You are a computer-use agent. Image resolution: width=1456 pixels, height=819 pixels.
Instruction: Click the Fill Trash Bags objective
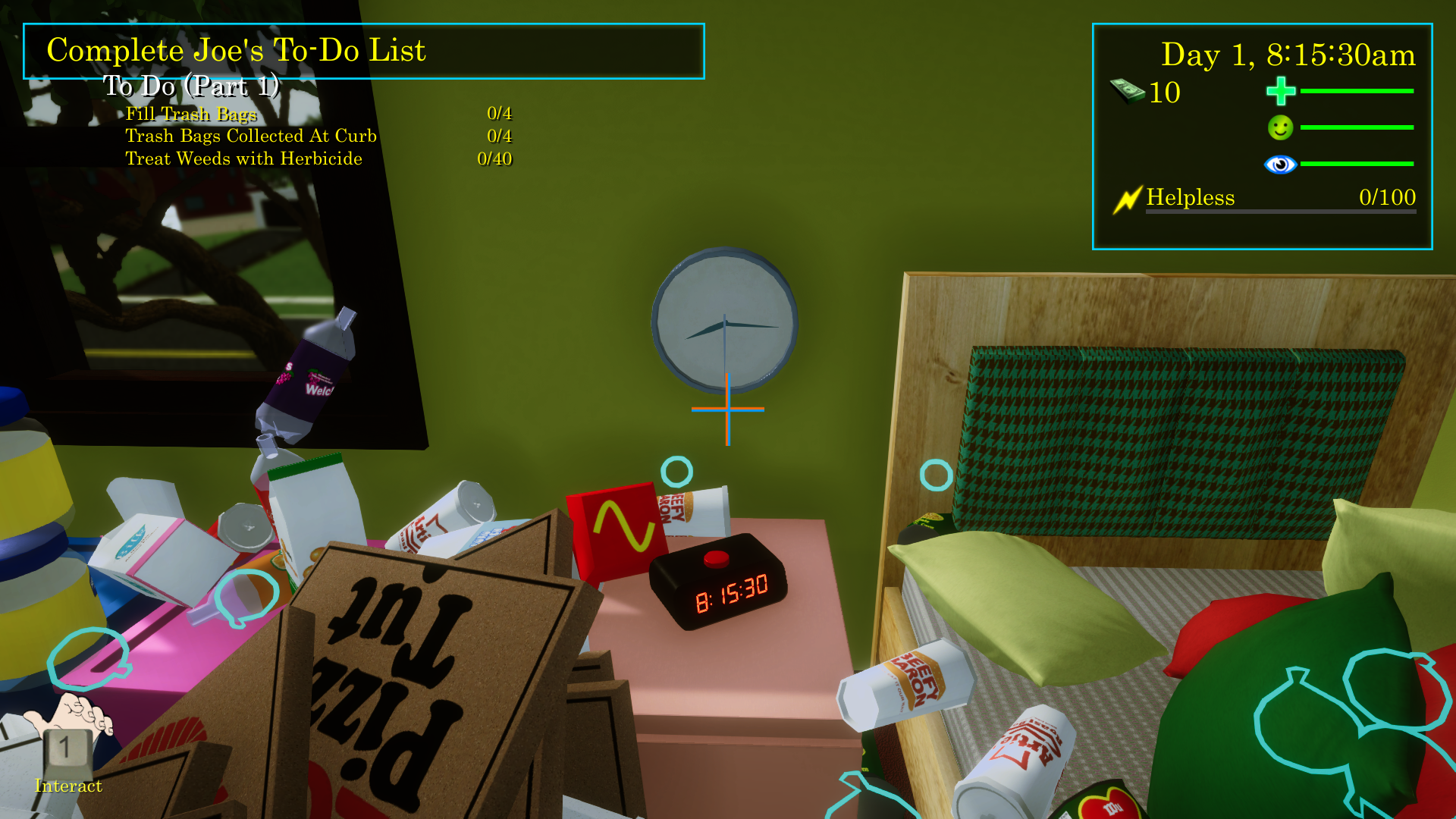pyautogui.click(x=191, y=114)
